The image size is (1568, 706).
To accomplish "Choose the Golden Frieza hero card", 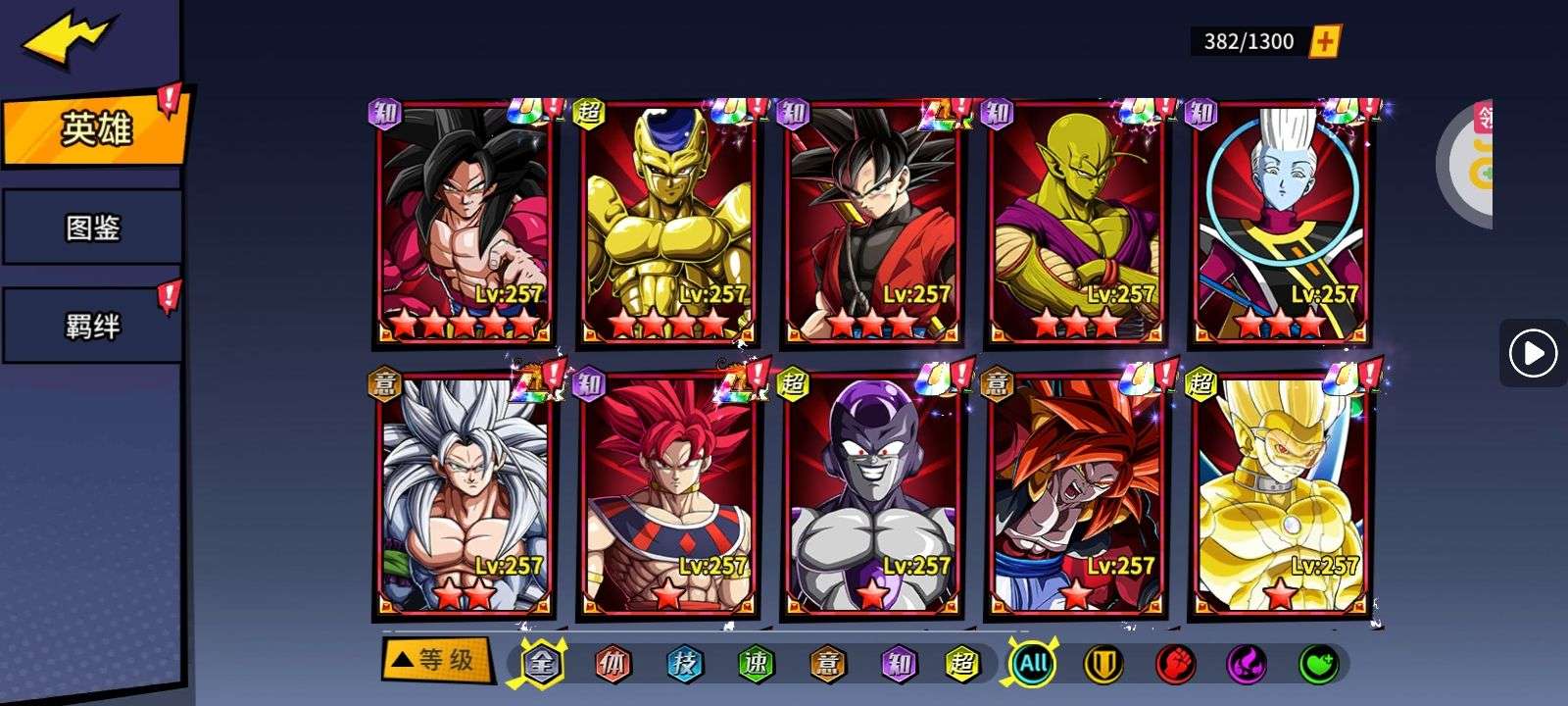I will [667, 224].
